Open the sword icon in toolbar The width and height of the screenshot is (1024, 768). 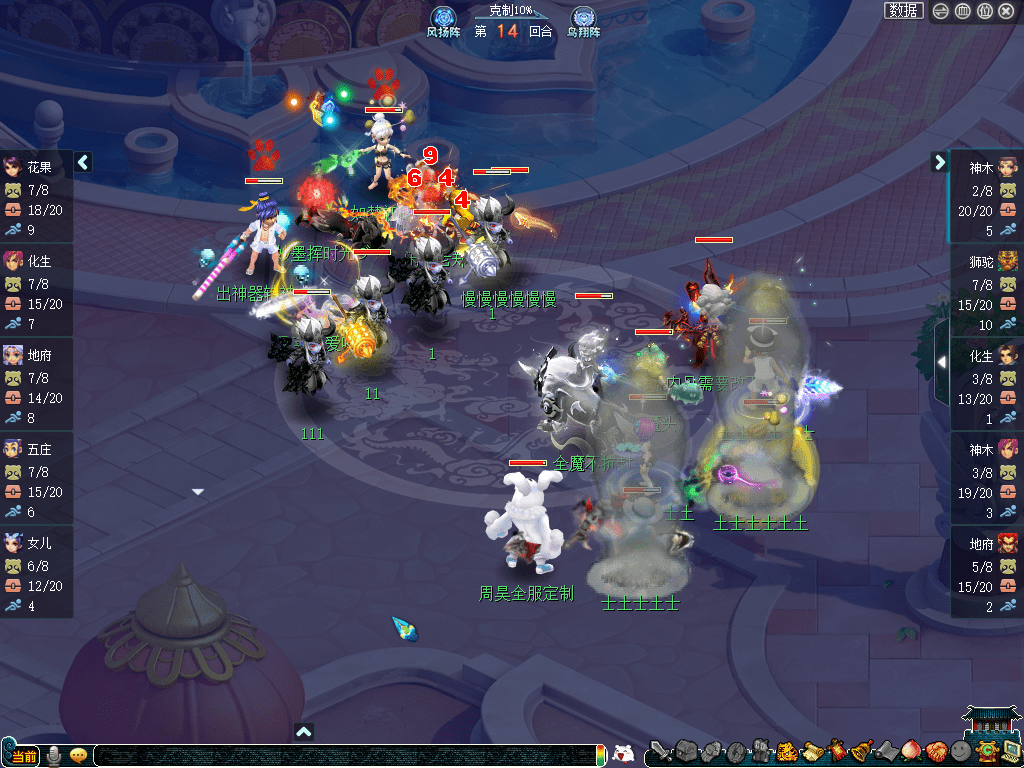pyautogui.click(x=660, y=751)
